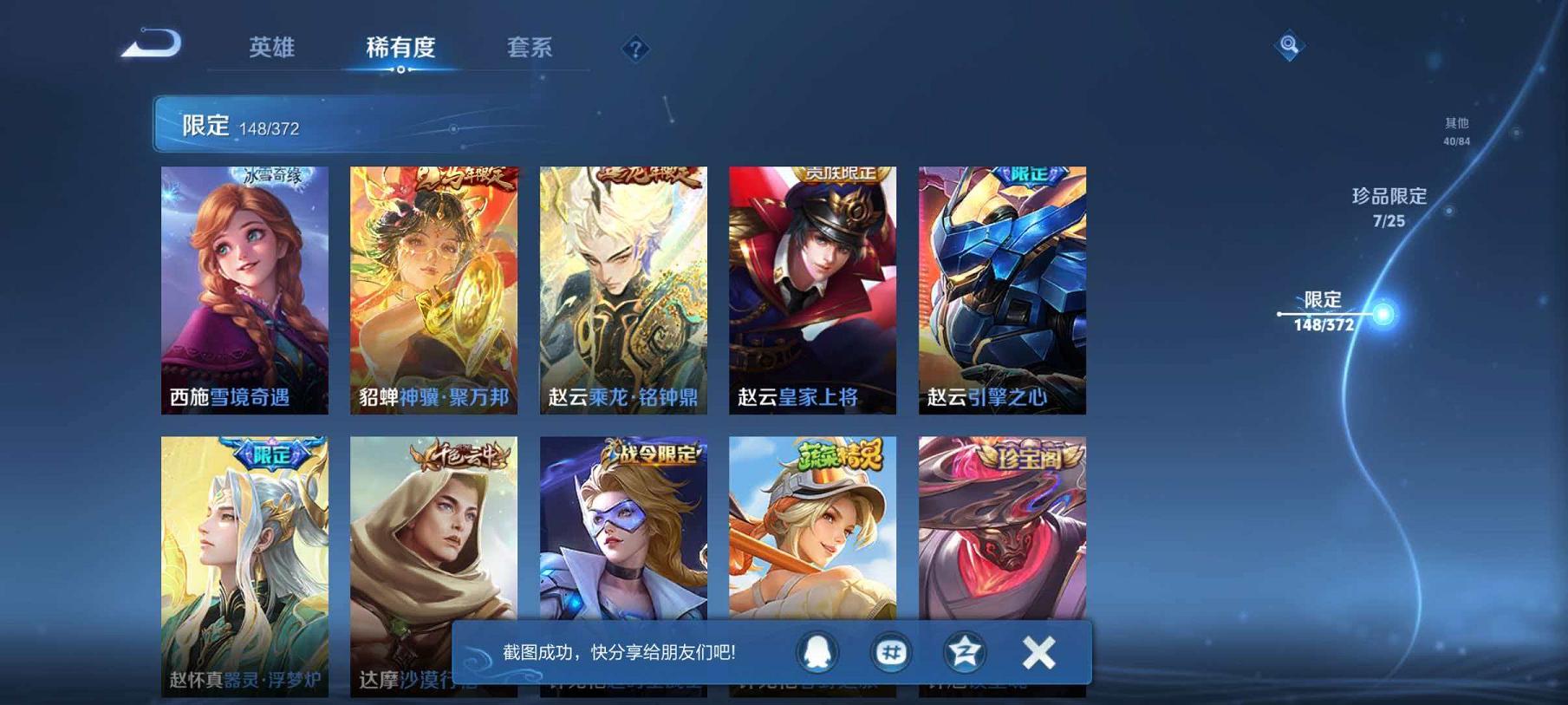Open the 西施雪境奇遇 skin card

click(x=247, y=290)
